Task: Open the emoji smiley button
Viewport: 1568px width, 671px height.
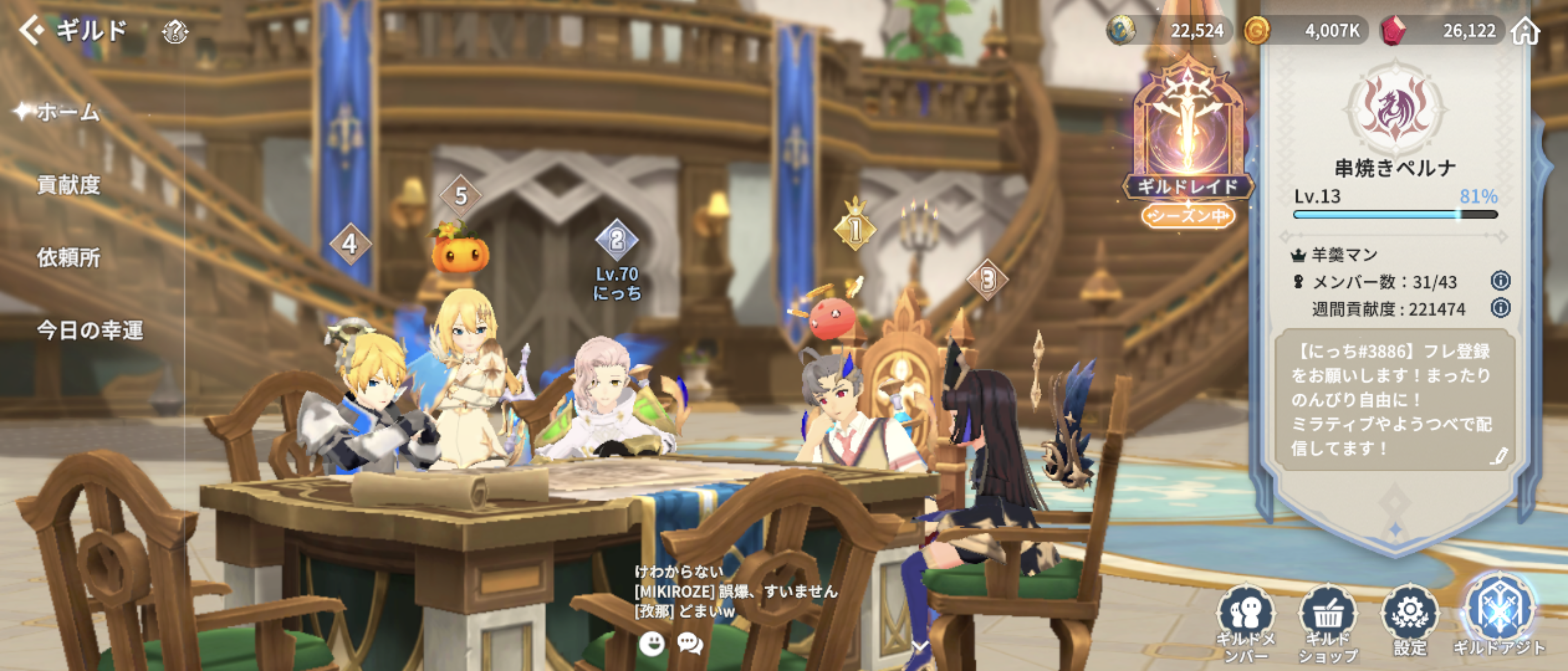Action: click(651, 643)
